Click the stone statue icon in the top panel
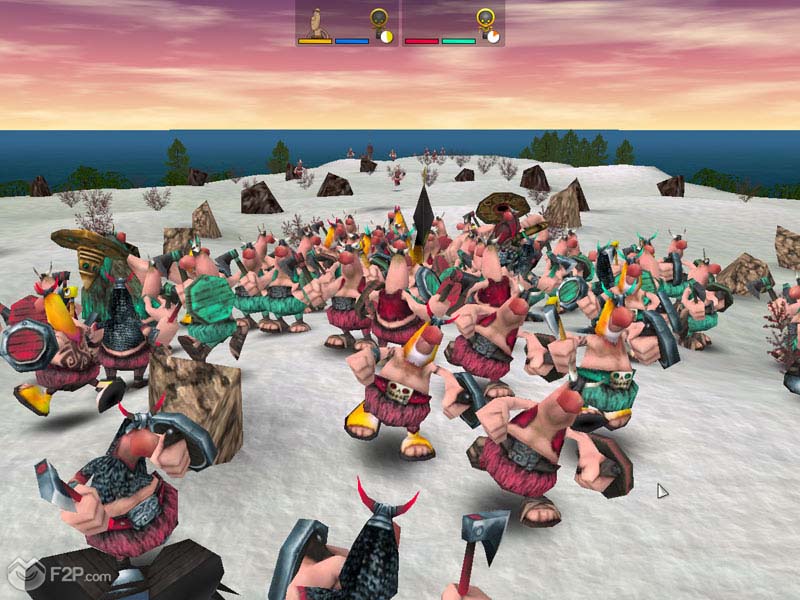 click(316, 21)
